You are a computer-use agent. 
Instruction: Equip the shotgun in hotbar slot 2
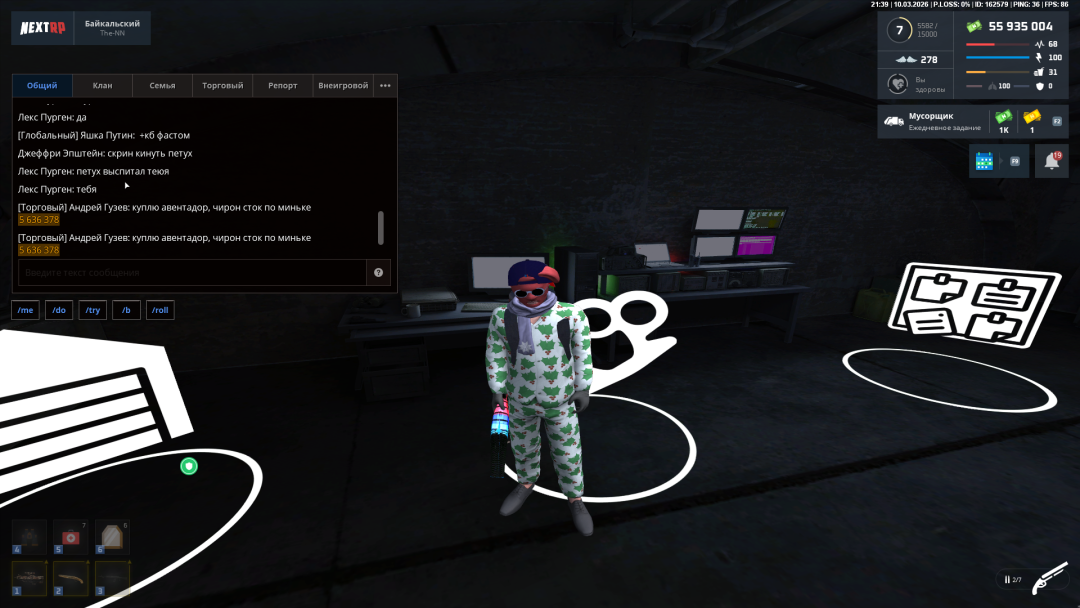coord(72,578)
